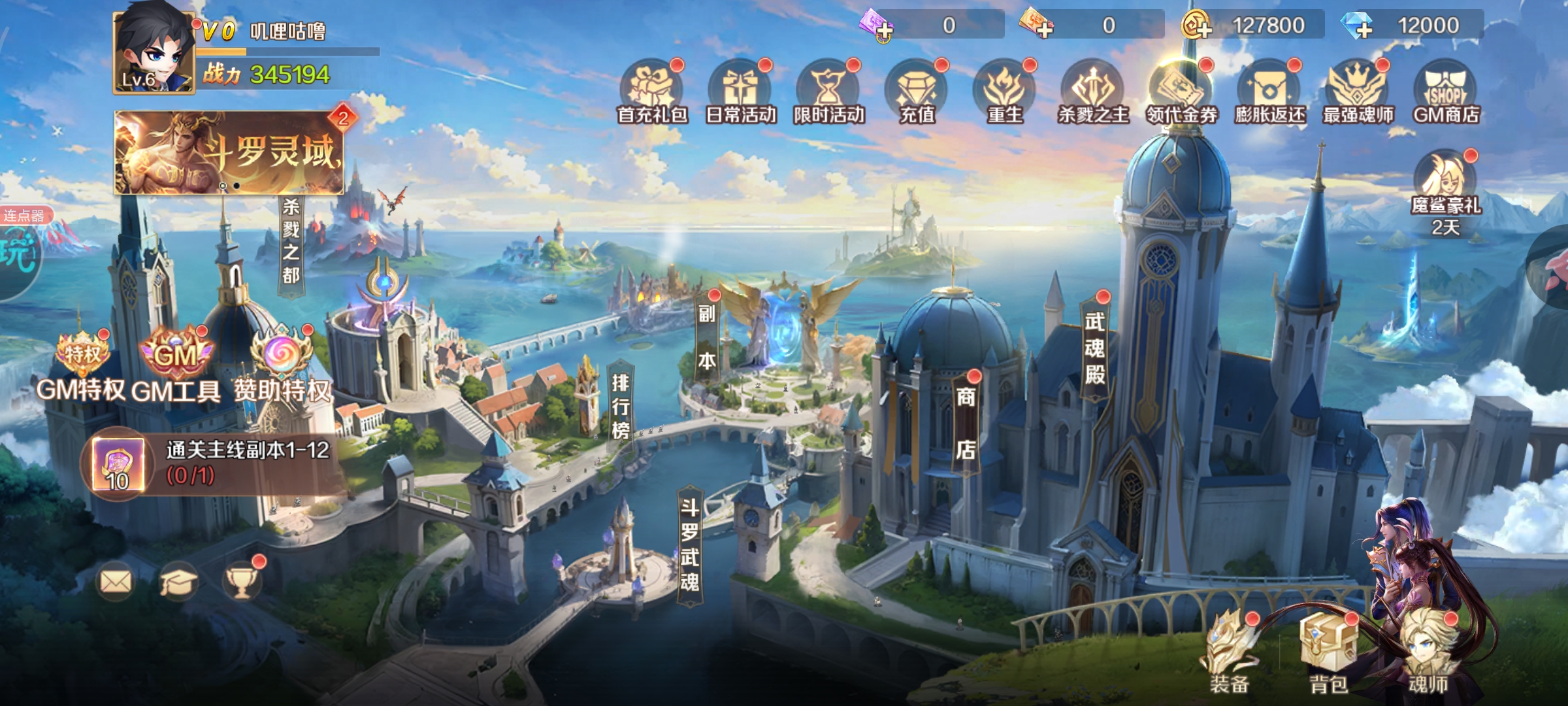Screen dimensions: 1568x706
Task: Open the 杀戮之主 event icon
Action: pos(1093,92)
